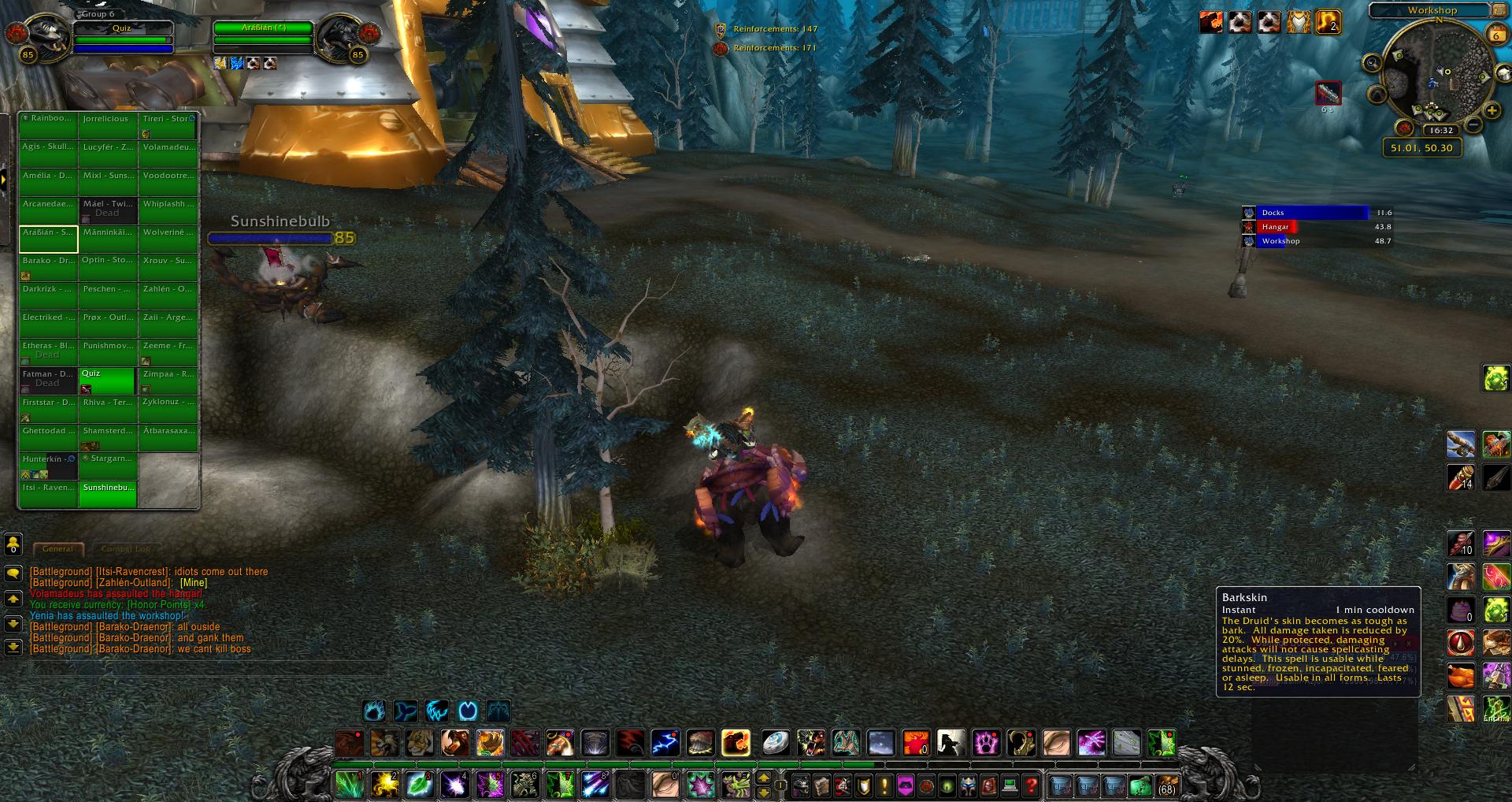Viewport: 1512px width, 802px height.
Task: Open the backpack showing 68 free slots
Action: (1167, 785)
